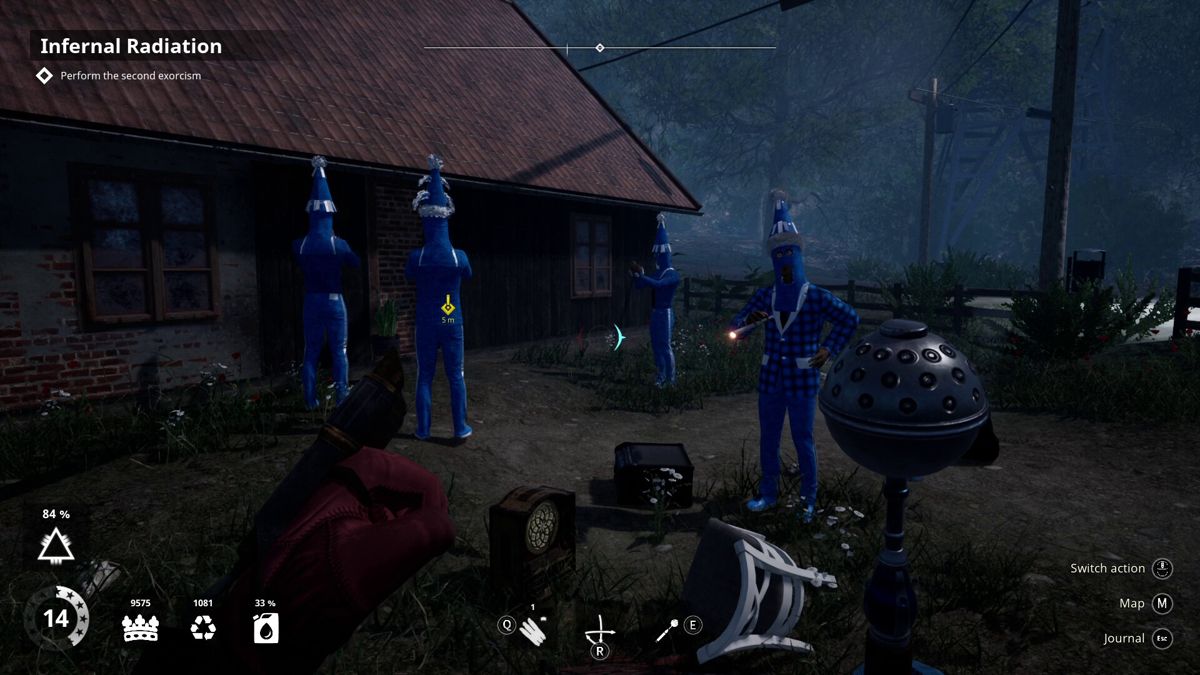Click the fuel canister icon

[x=266, y=628]
